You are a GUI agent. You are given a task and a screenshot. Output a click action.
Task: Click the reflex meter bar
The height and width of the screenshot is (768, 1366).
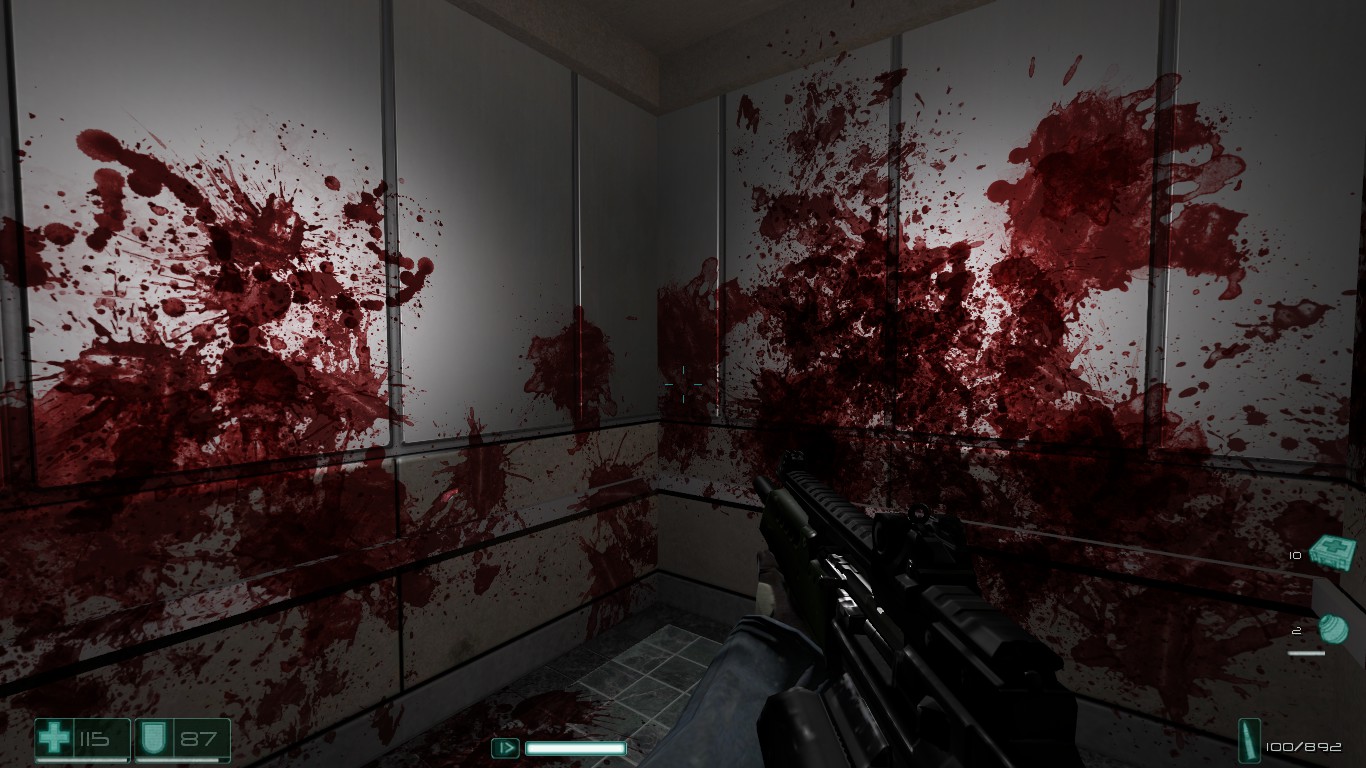tap(575, 747)
